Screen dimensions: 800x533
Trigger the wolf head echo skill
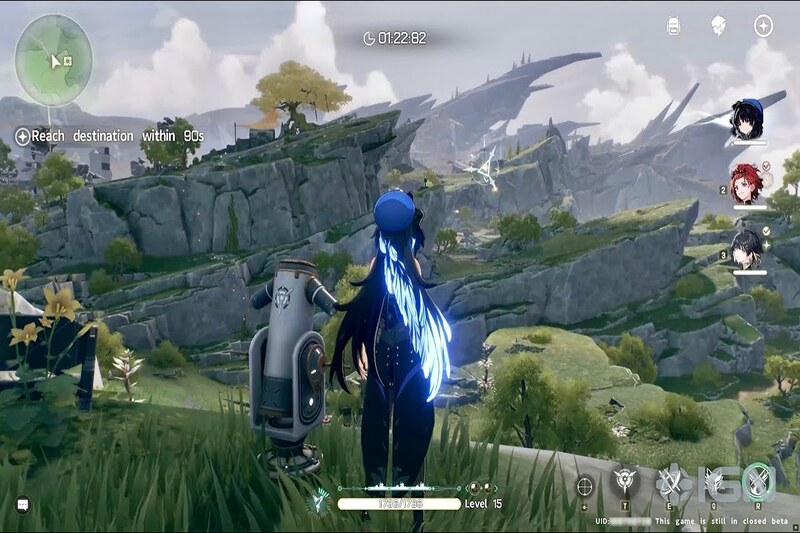click(714, 483)
